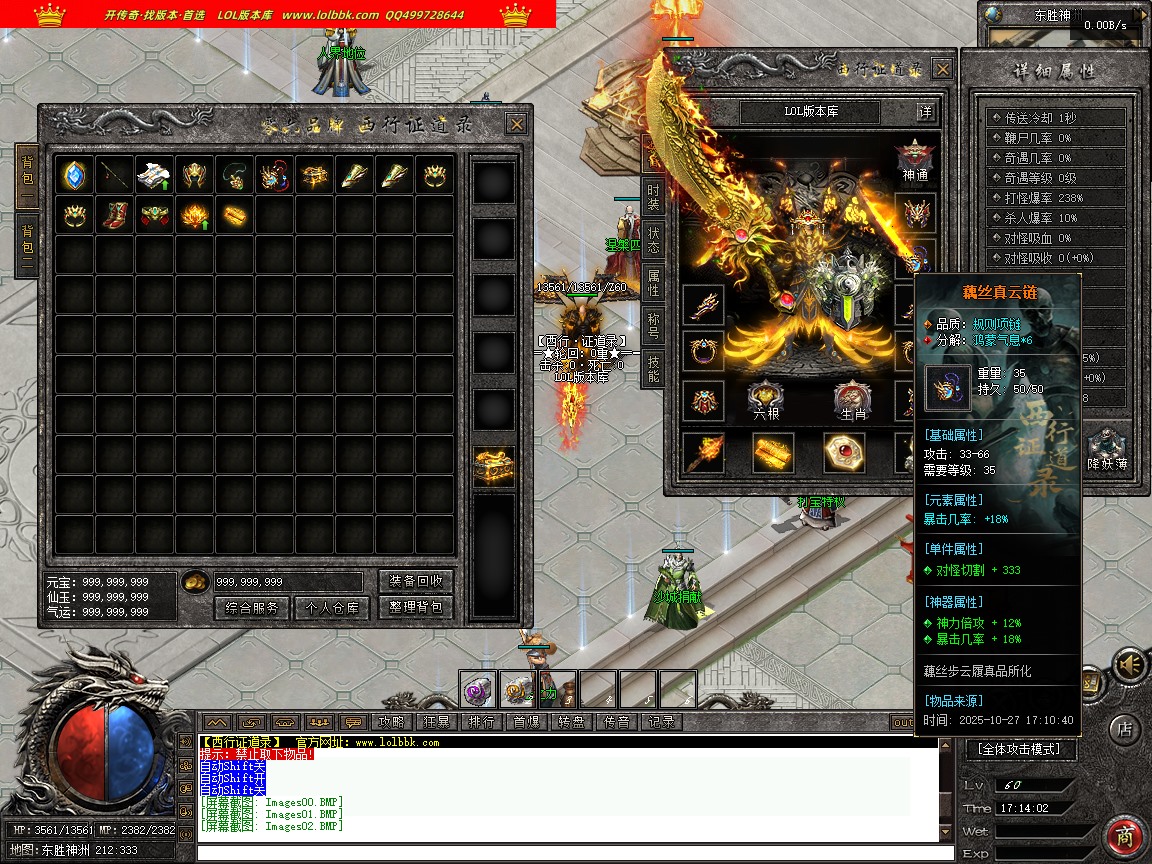
Task: Close the inventory bag window
Action: (x=516, y=124)
